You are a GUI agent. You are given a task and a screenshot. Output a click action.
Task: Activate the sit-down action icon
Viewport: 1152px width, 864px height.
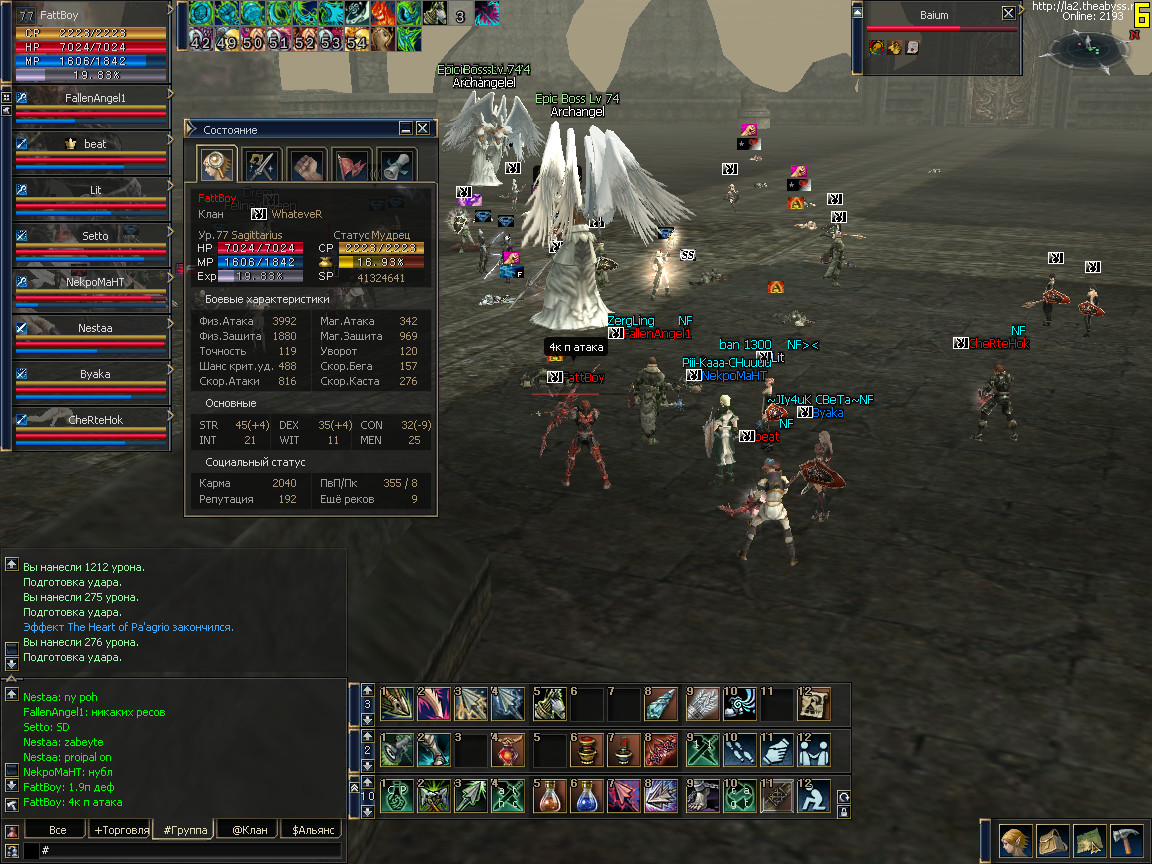point(813,796)
